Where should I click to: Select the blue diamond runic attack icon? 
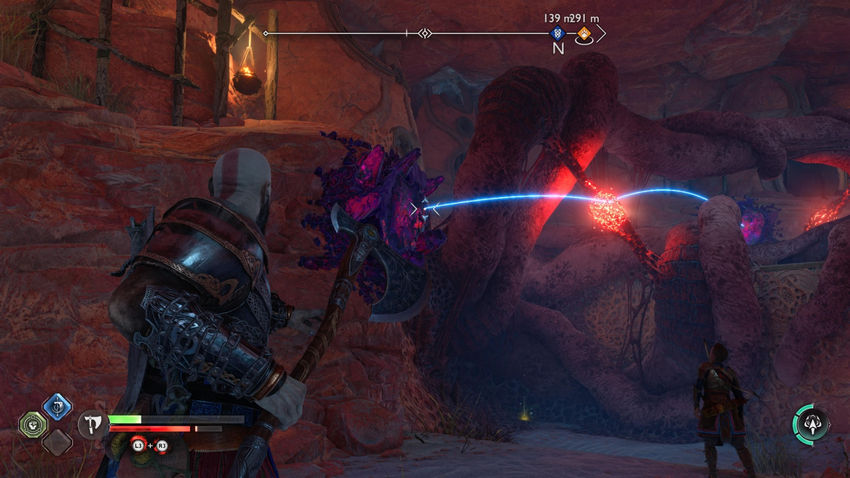coord(57,406)
